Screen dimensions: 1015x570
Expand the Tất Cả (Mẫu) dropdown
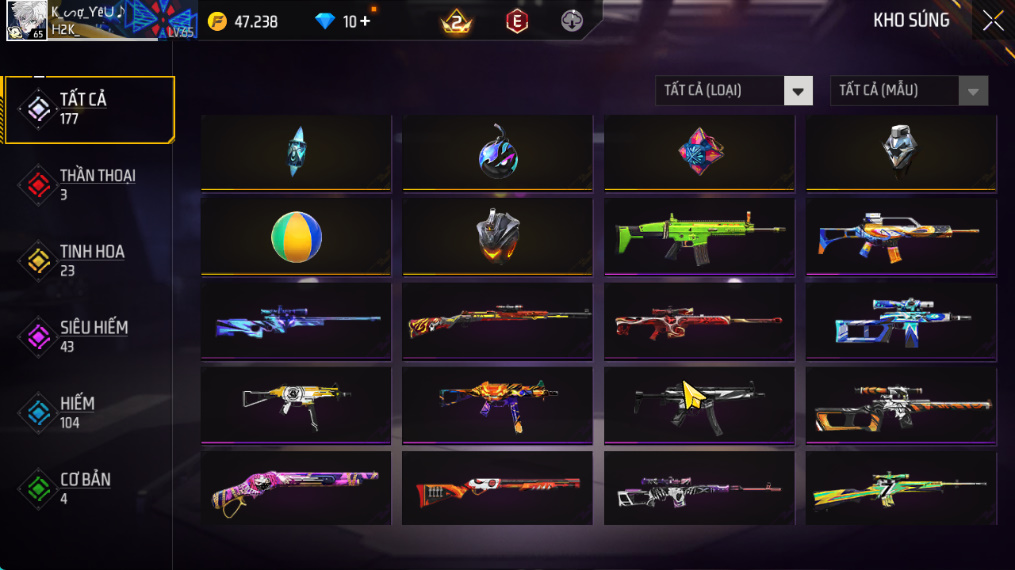click(908, 91)
